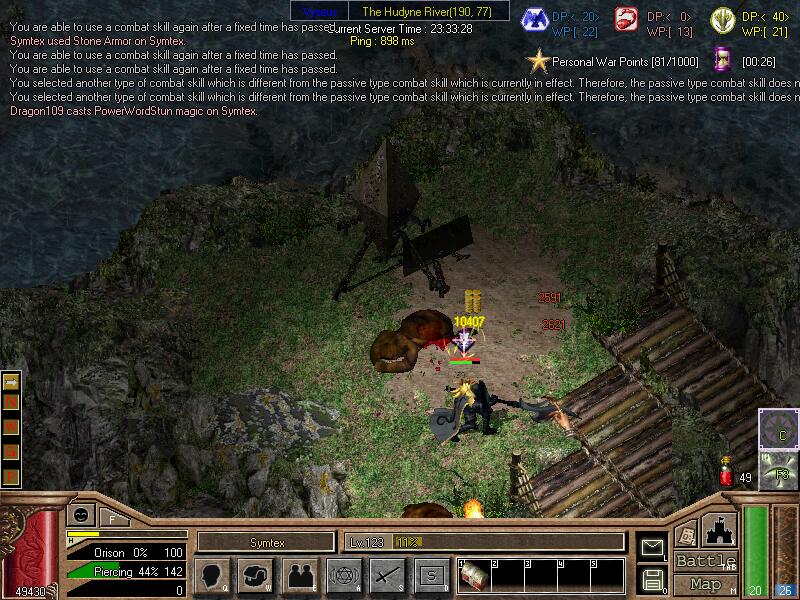Use the red potion quick item
Viewport: 800px width, 600px height.
point(726,476)
